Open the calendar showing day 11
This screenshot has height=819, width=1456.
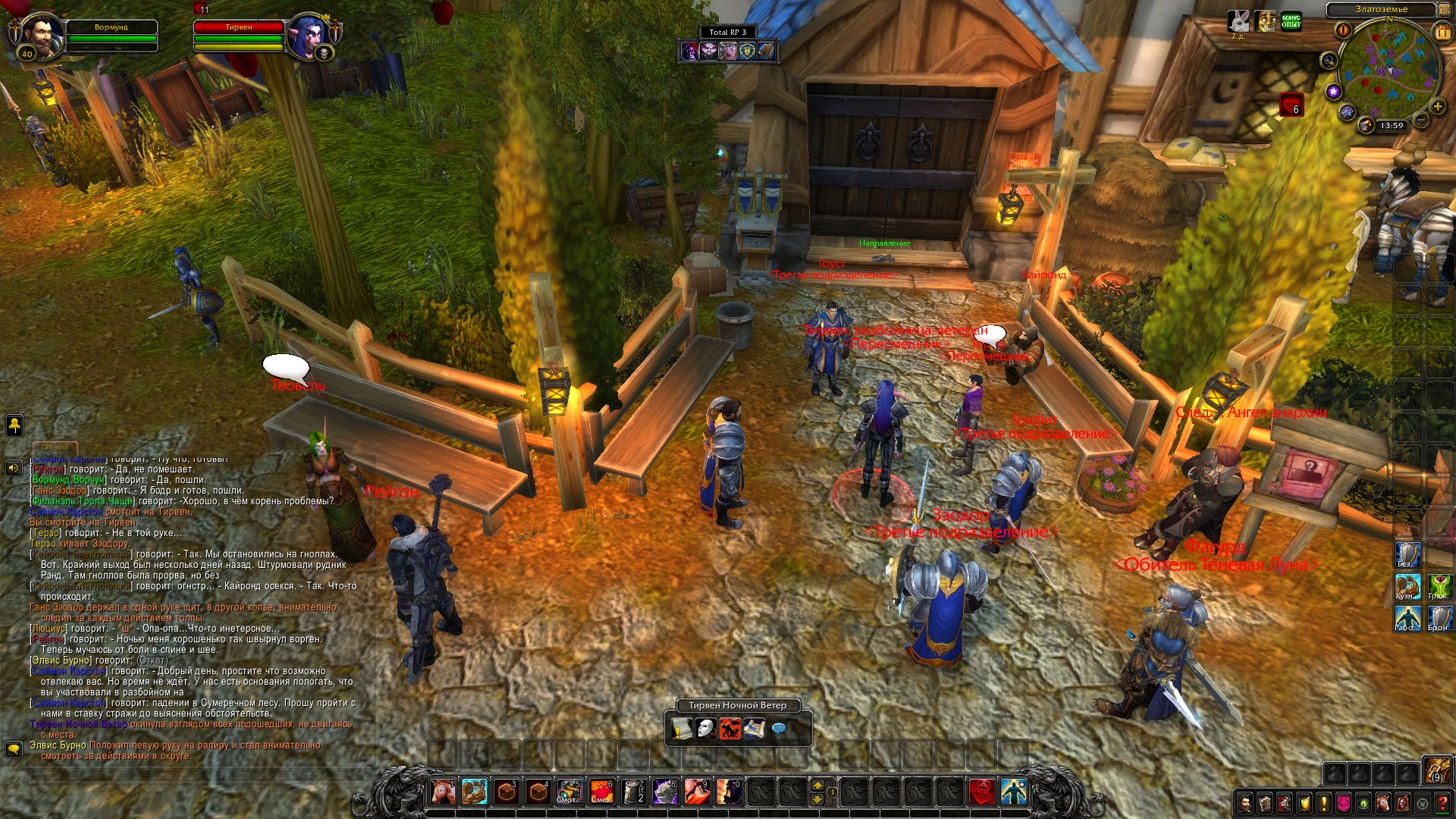pyautogui.click(x=1442, y=32)
